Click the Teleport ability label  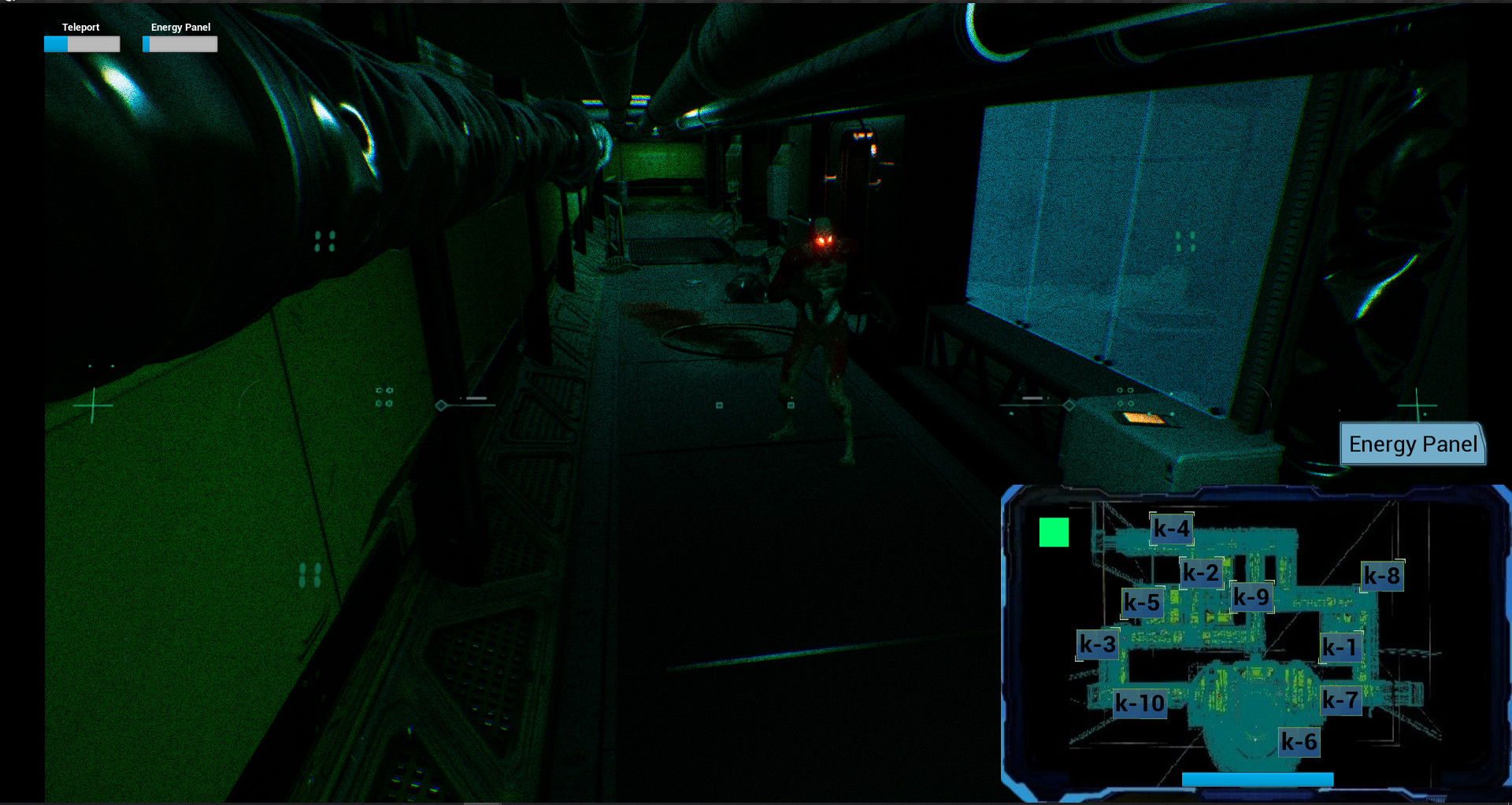[80, 27]
